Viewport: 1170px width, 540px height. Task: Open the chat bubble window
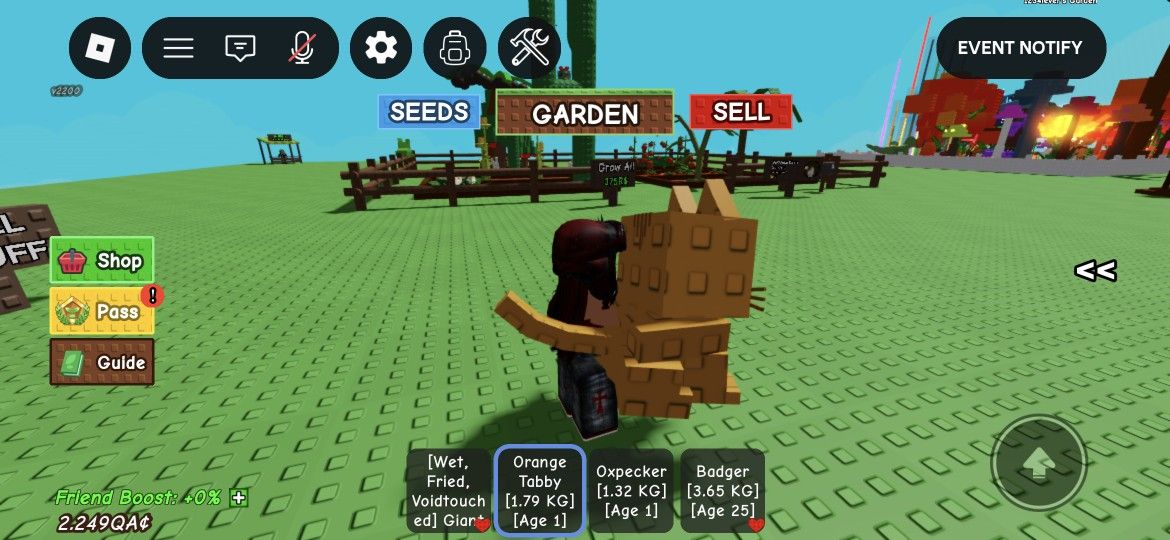coord(240,48)
